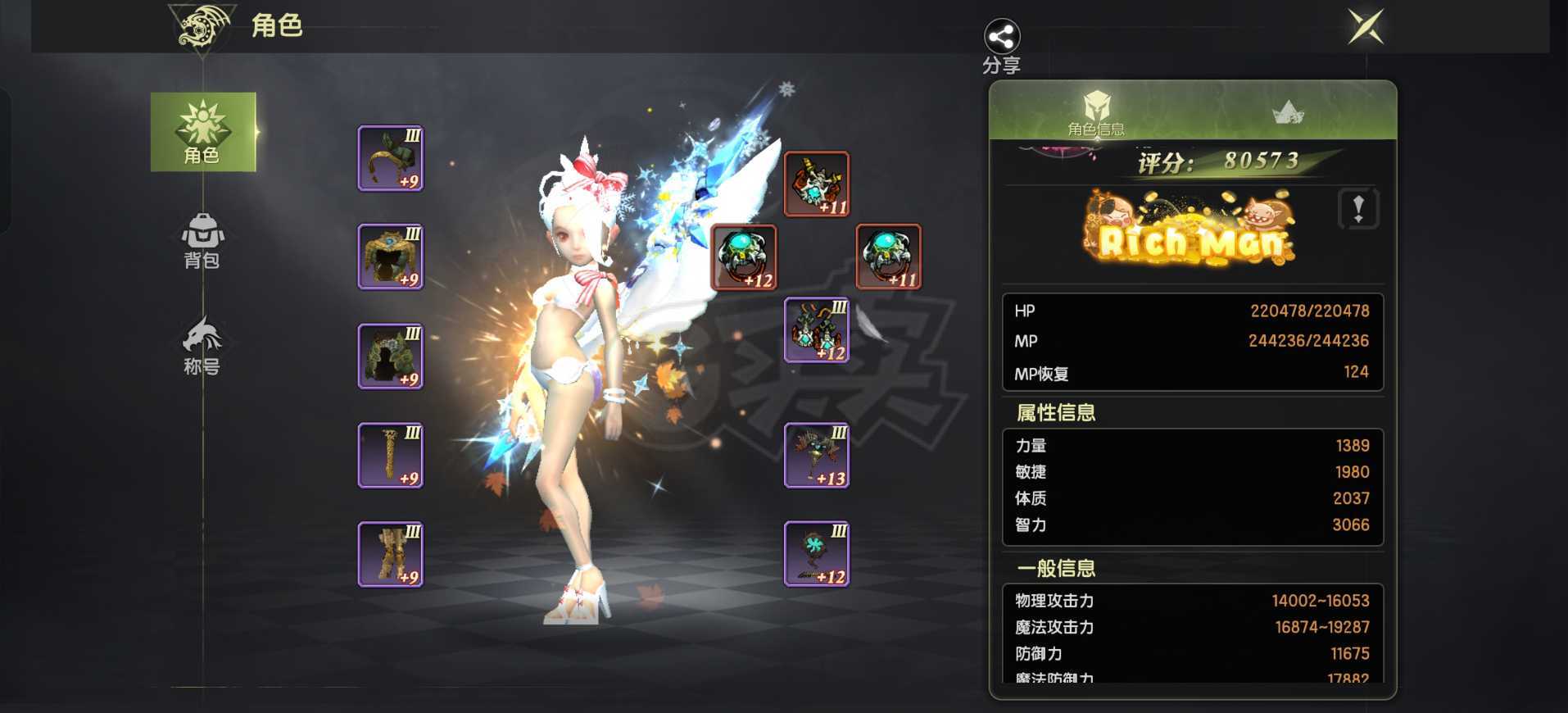The image size is (1568, 713).
Task: Switch to the crown ranking tab
Action: (1289, 111)
